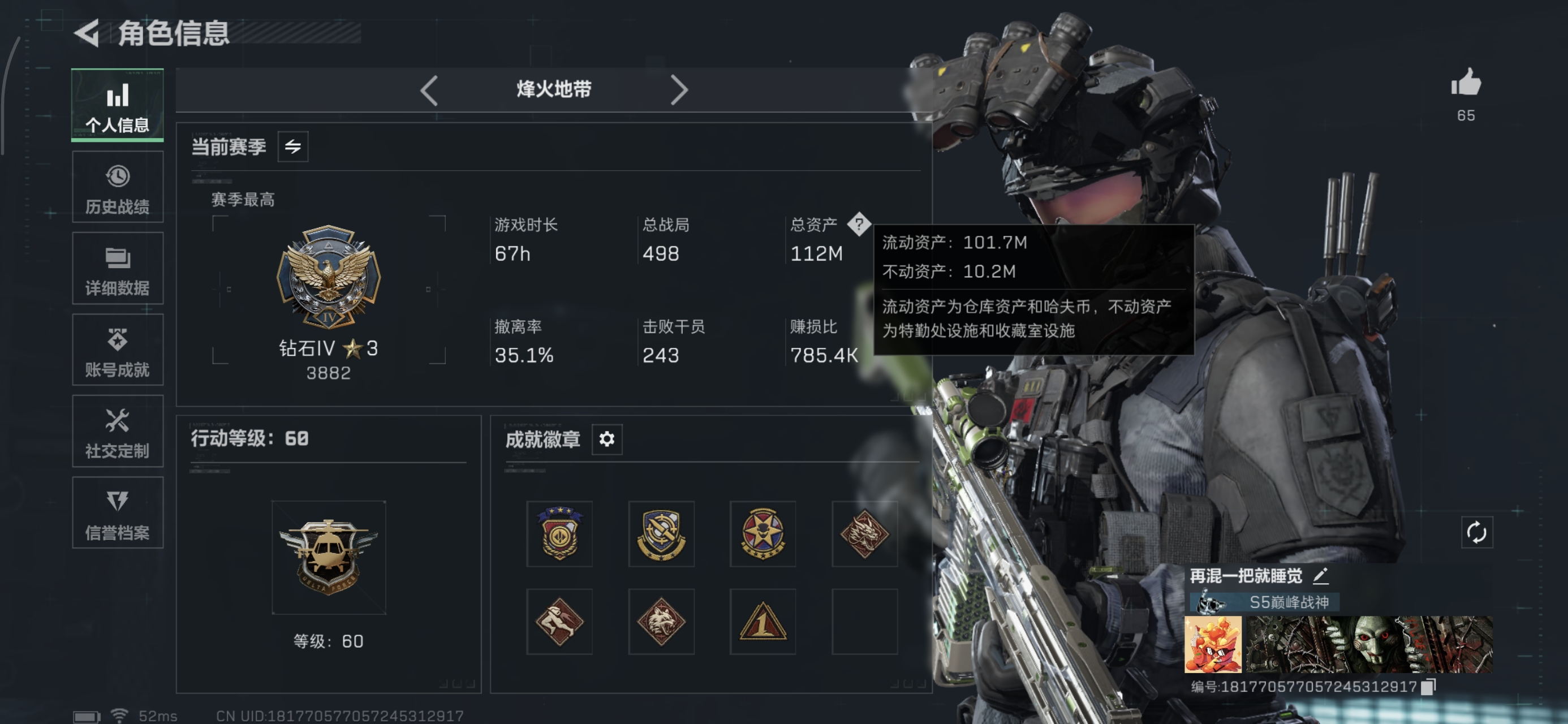Select the 烽火地带 mode title

point(553,89)
